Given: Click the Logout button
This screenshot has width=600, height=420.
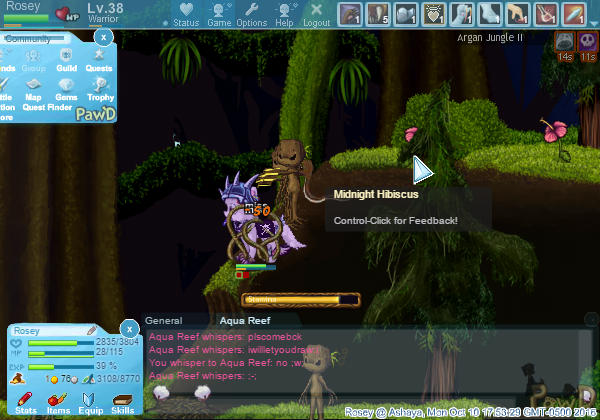Looking at the screenshot, I should [x=316, y=14].
